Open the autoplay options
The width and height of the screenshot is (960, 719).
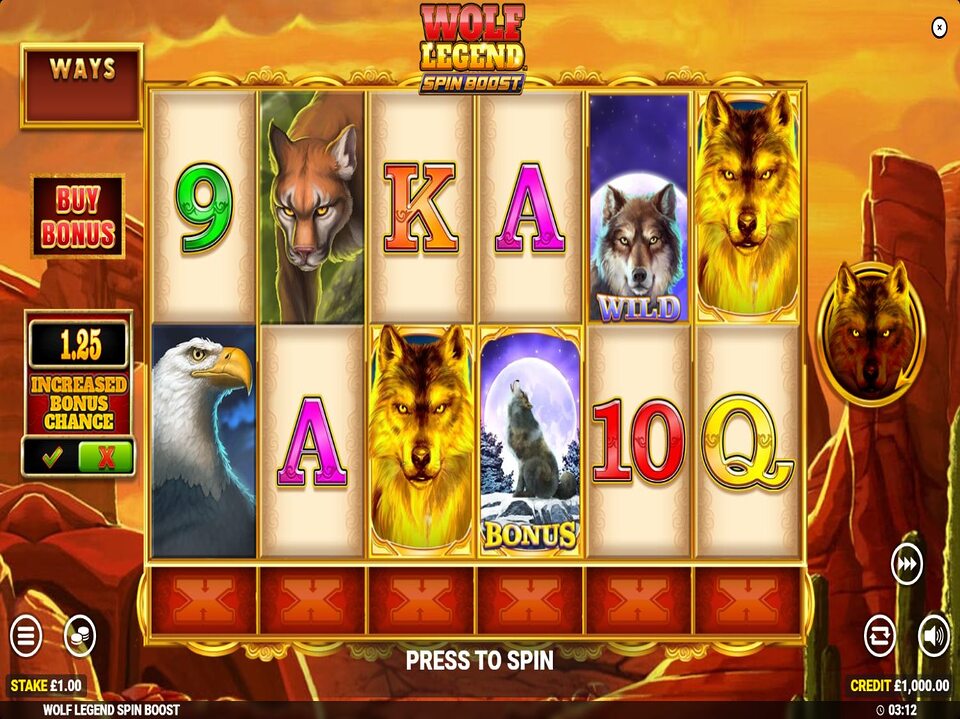880,636
